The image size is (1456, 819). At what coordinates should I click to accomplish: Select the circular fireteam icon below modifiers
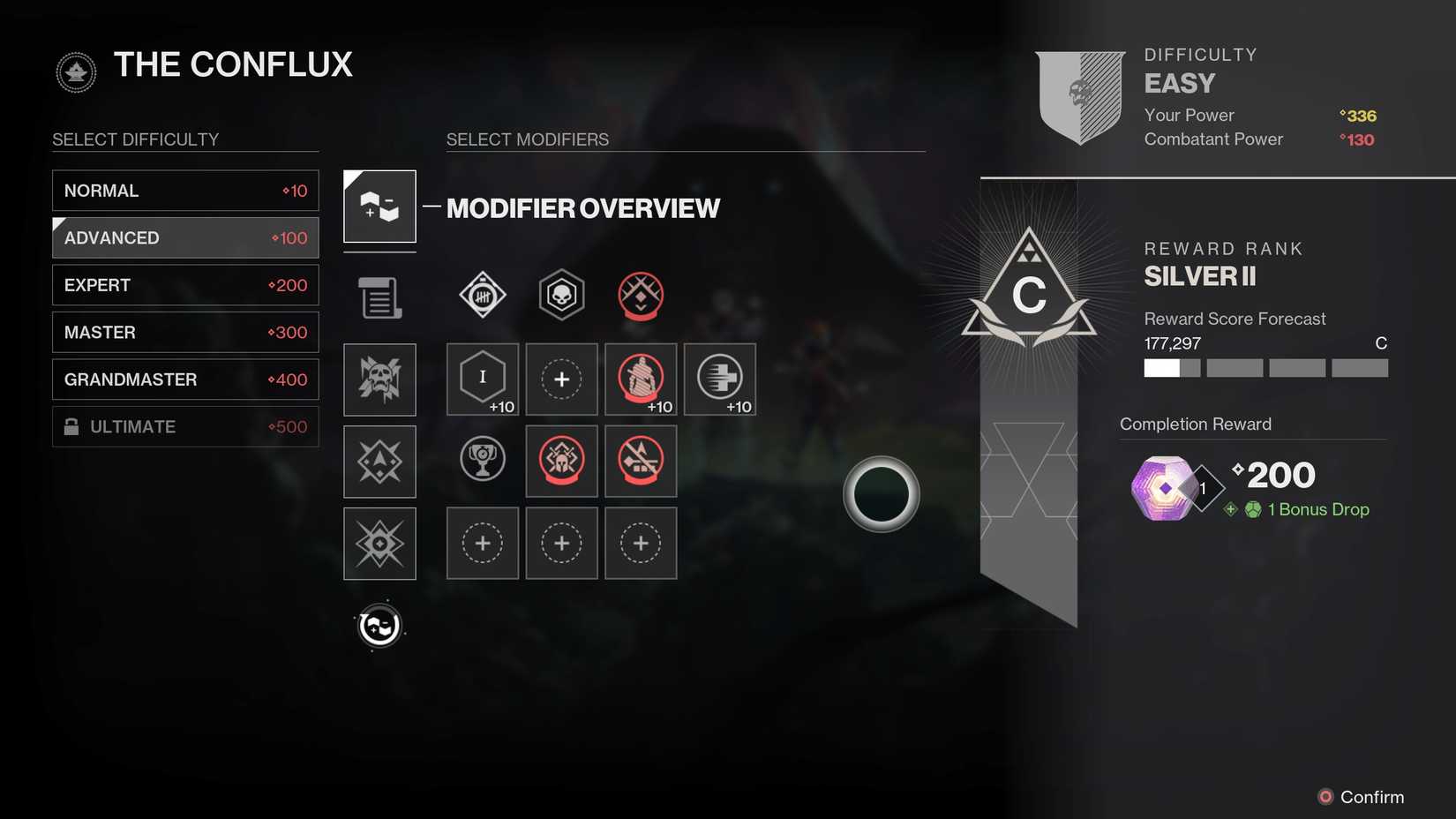[379, 625]
